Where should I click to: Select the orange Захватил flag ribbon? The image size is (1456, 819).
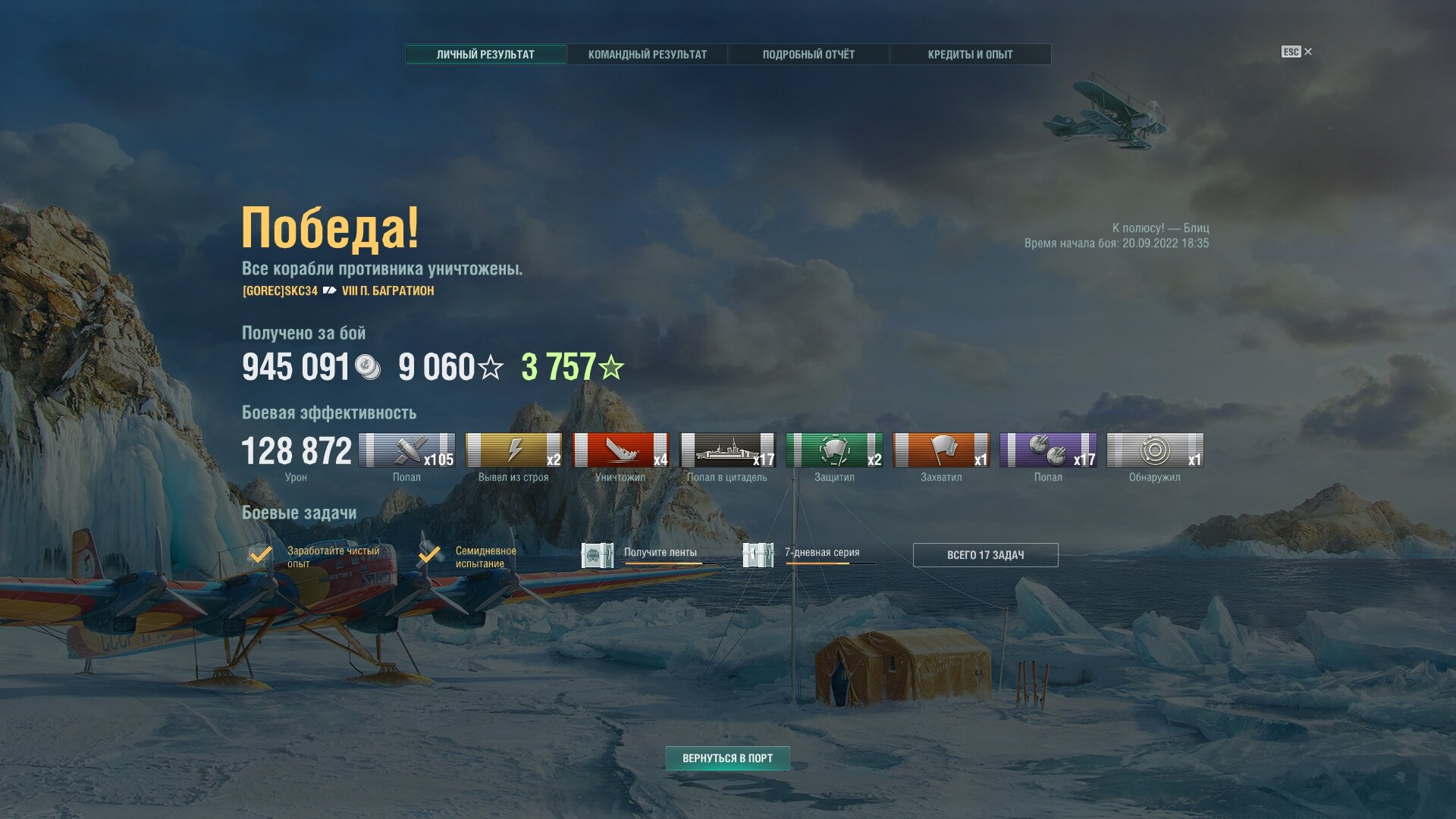coord(941,450)
